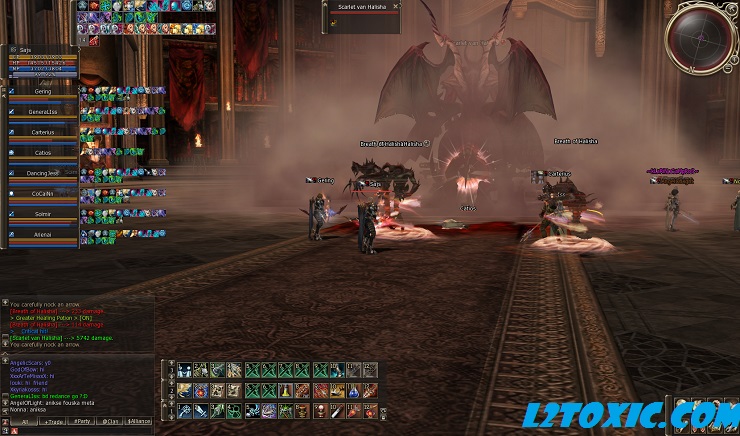Use the yellow potion hotbar slot

(x=286, y=390)
